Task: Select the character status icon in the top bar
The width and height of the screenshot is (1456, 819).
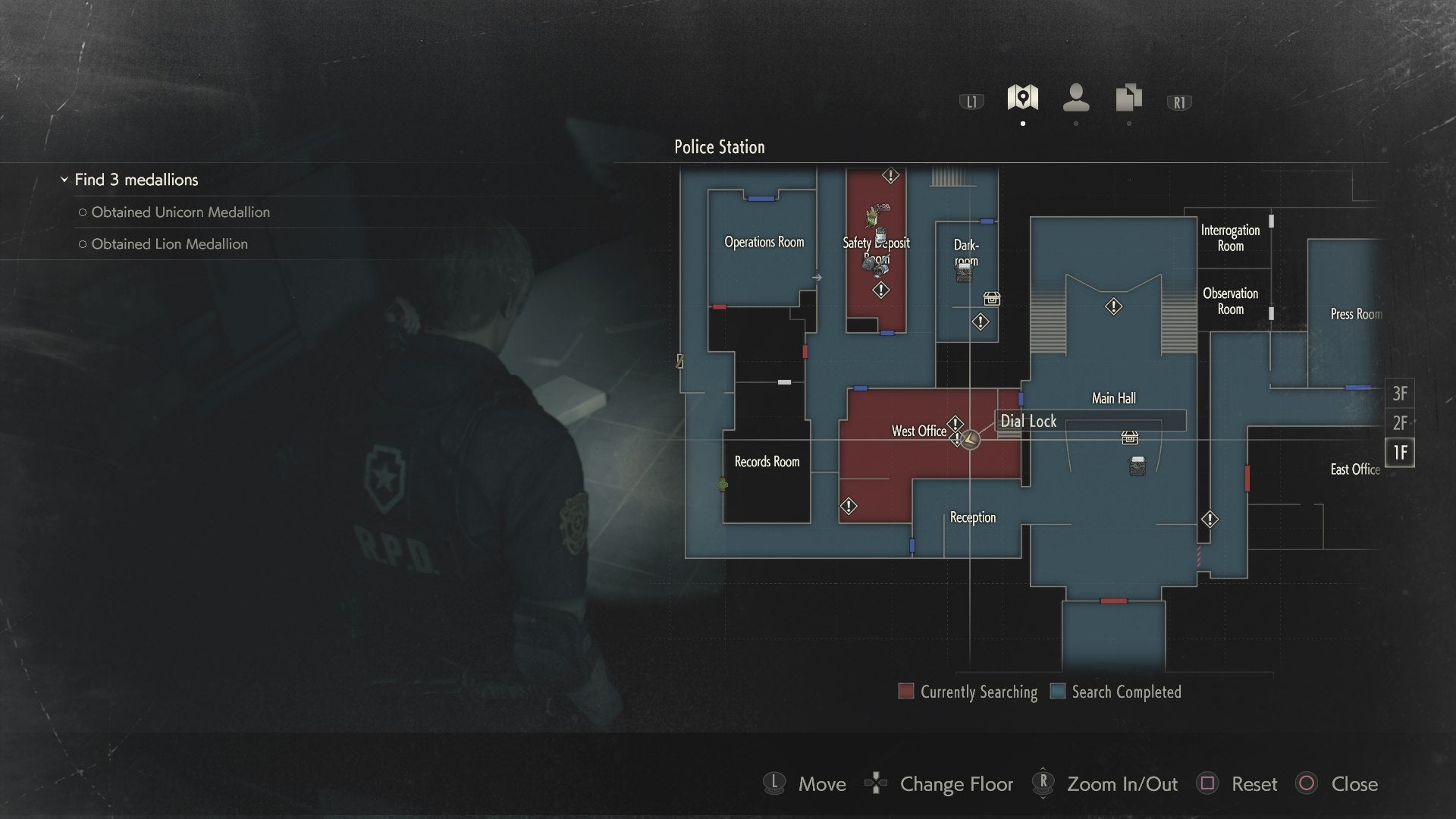Action: point(1076,96)
